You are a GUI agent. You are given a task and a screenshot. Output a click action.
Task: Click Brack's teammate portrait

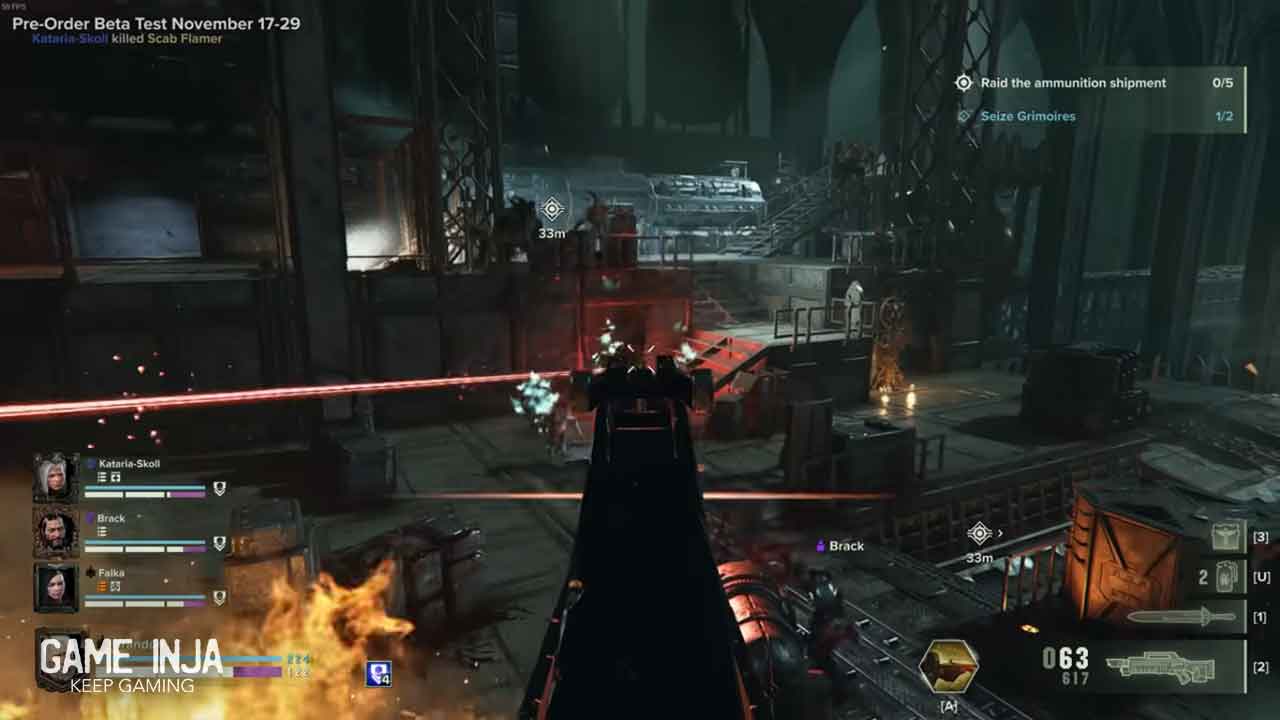point(55,532)
